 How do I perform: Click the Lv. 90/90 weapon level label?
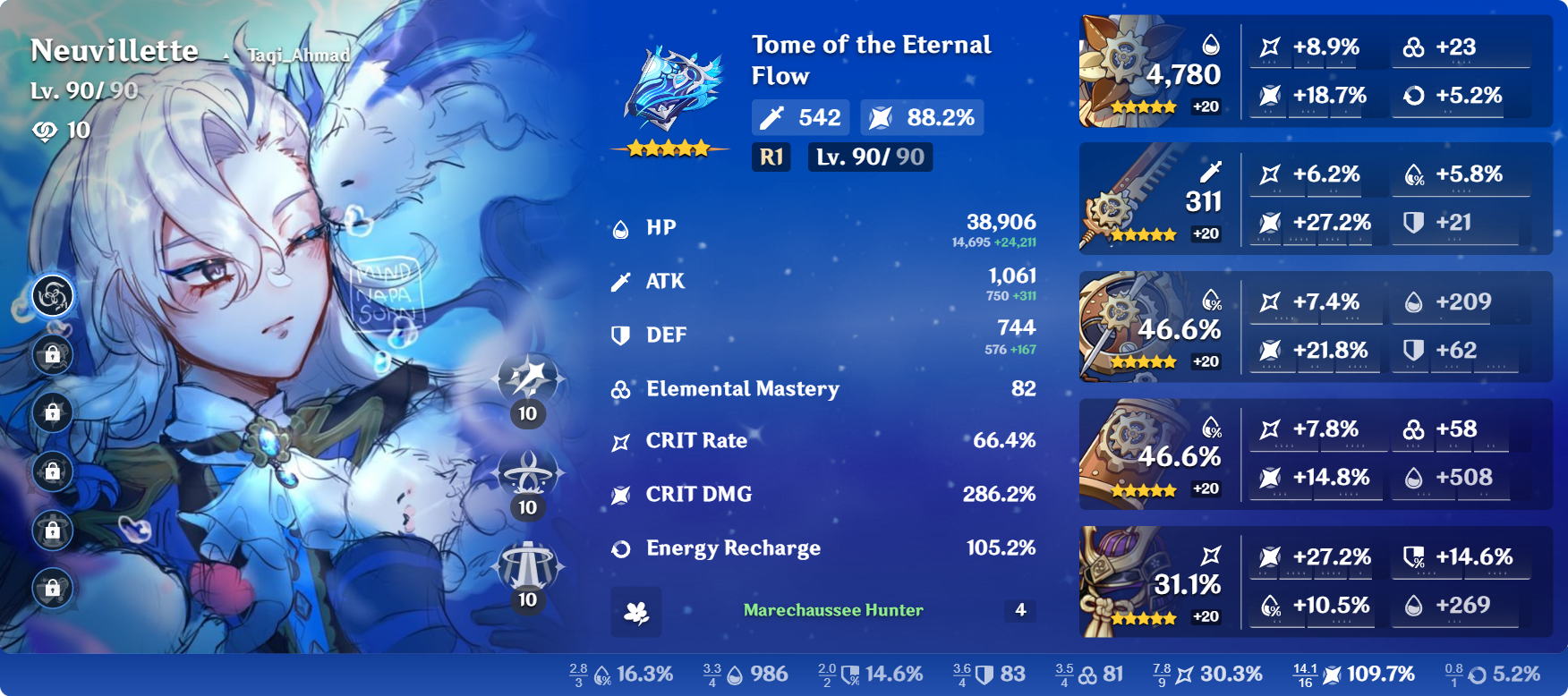[x=869, y=157]
